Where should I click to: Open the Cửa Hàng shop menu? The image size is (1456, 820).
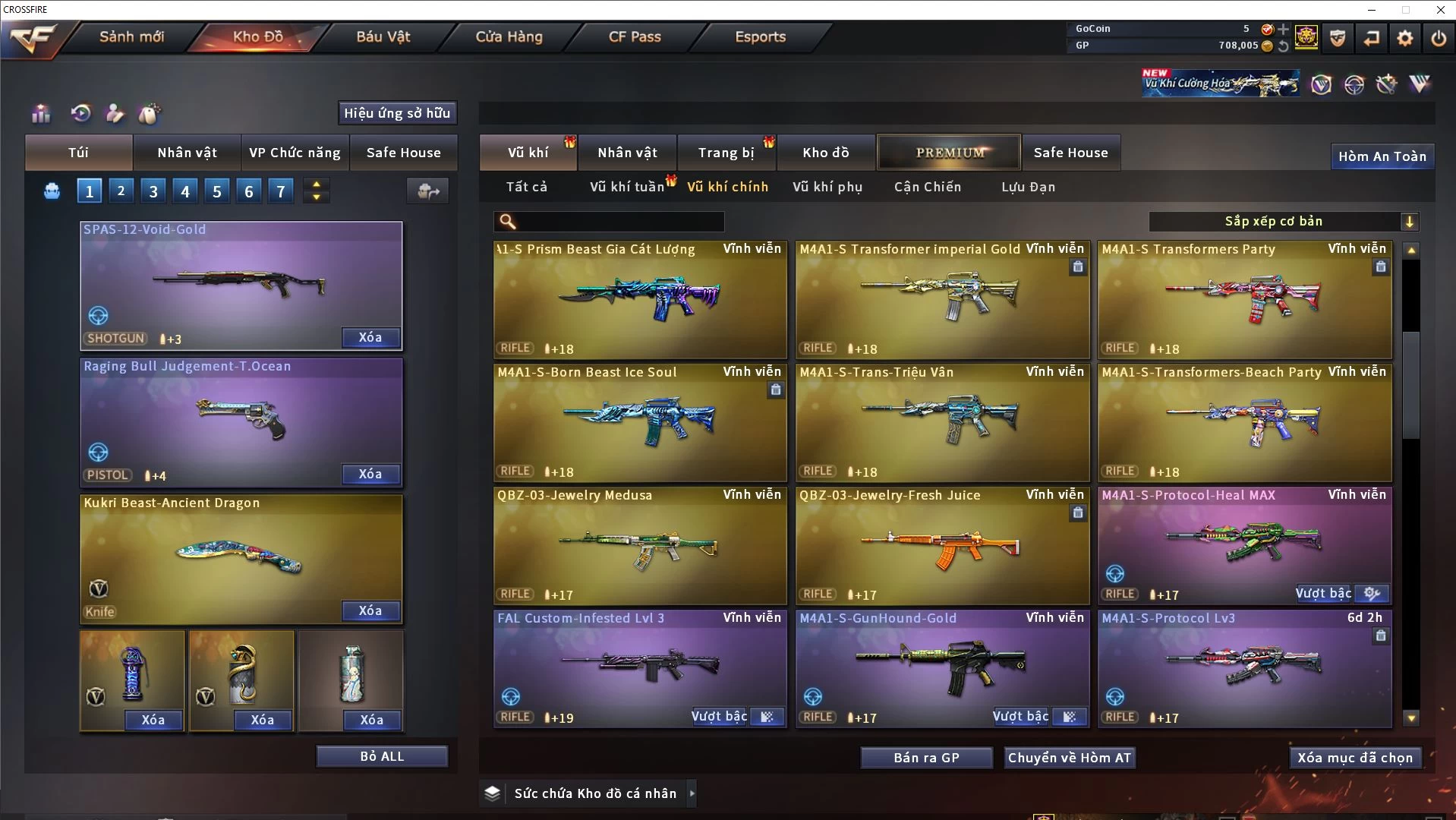pos(509,37)
